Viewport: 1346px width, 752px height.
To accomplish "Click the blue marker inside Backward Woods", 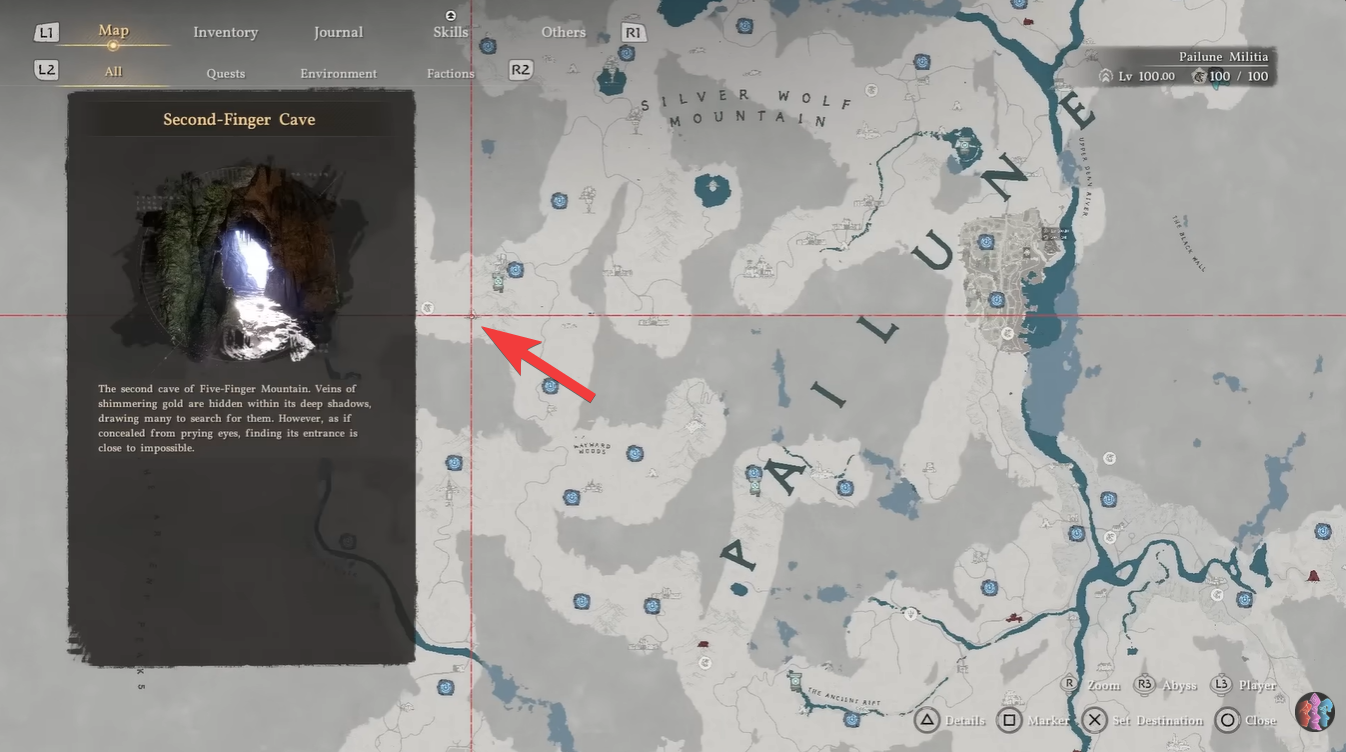I will (x=635, y=453).
